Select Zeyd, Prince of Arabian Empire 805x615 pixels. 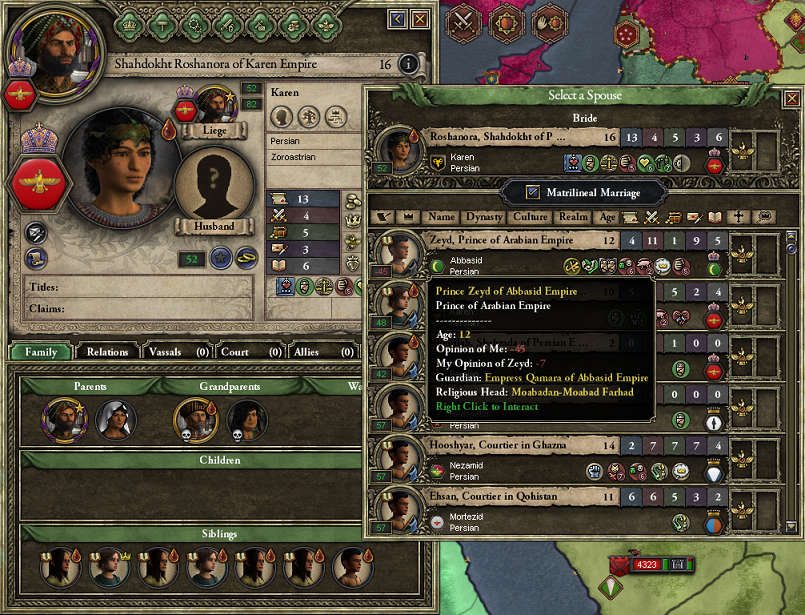tap(500, 240)
